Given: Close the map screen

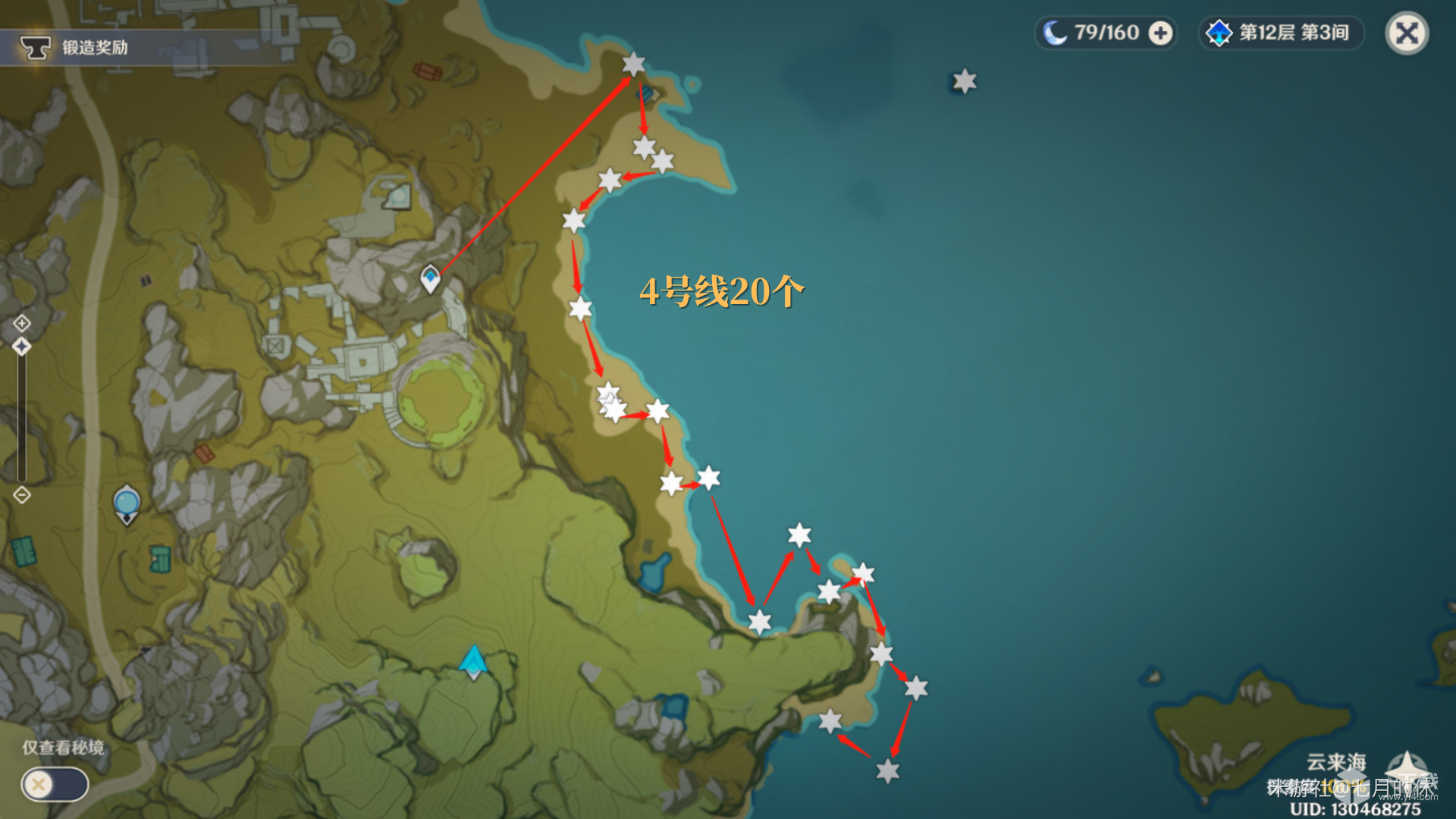Looking at the screenshot, I should coord(1407,33).
